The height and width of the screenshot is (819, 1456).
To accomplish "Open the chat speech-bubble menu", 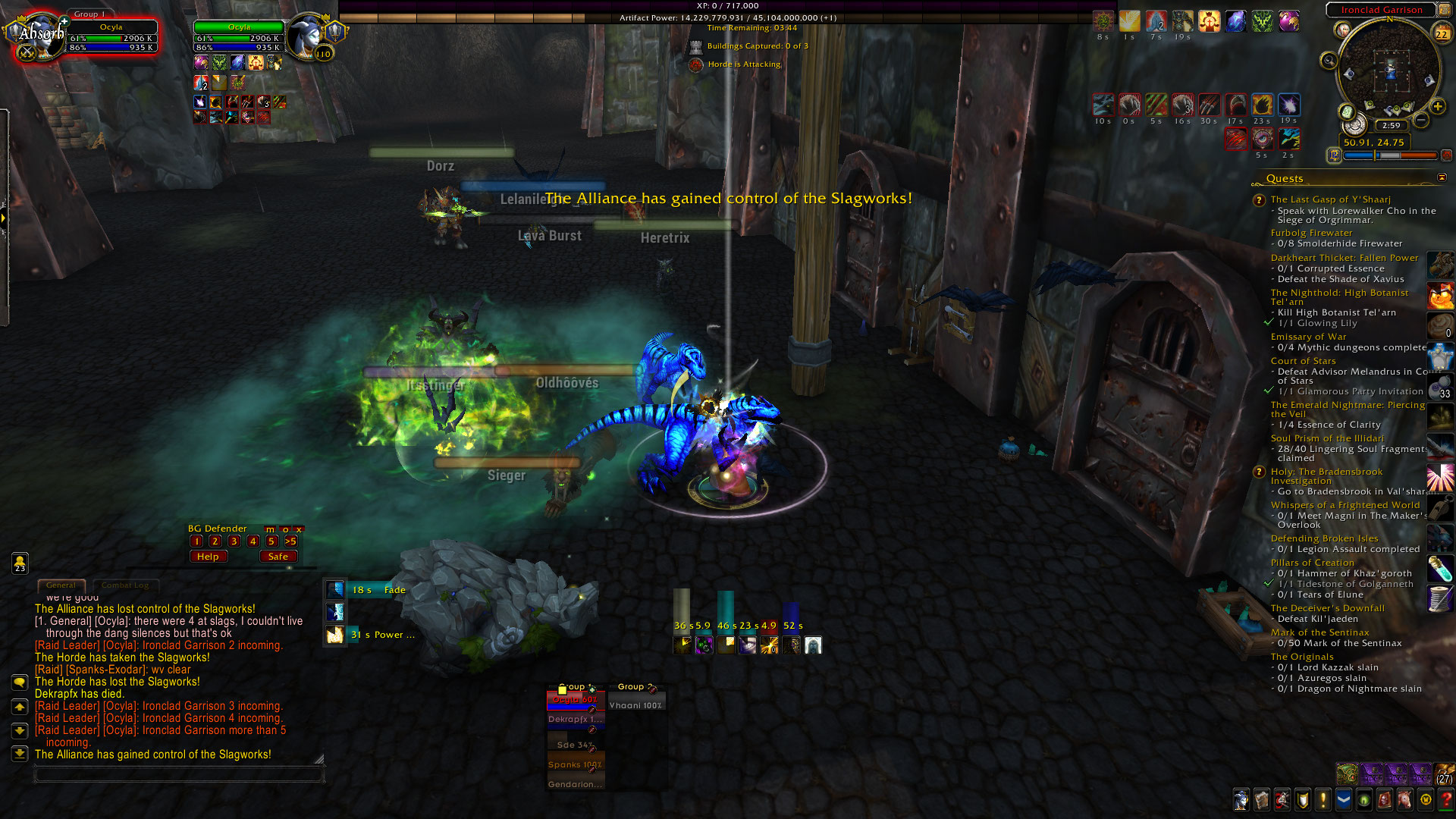I will (20, 682).
